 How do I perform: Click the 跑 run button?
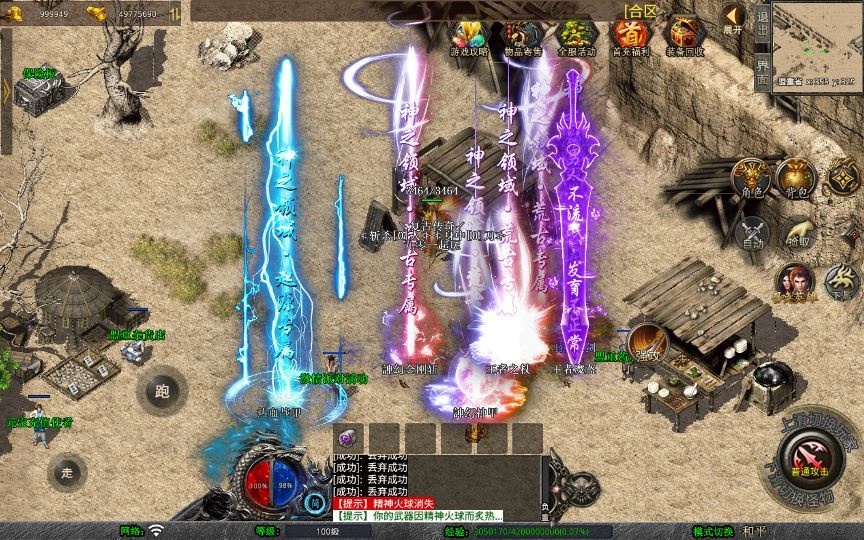[162, 390]
